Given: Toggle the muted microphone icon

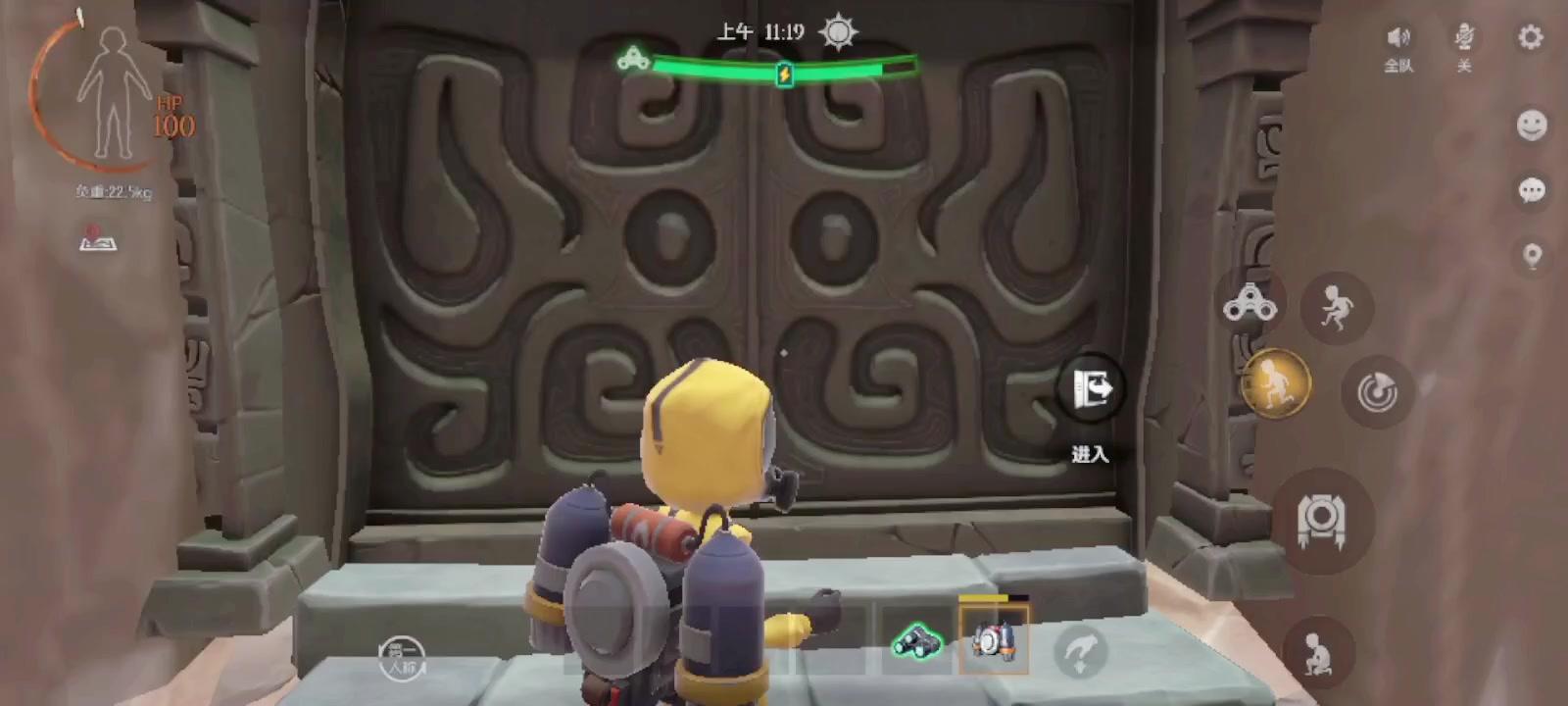Looking at the screenshot, I should [1464, 39].
